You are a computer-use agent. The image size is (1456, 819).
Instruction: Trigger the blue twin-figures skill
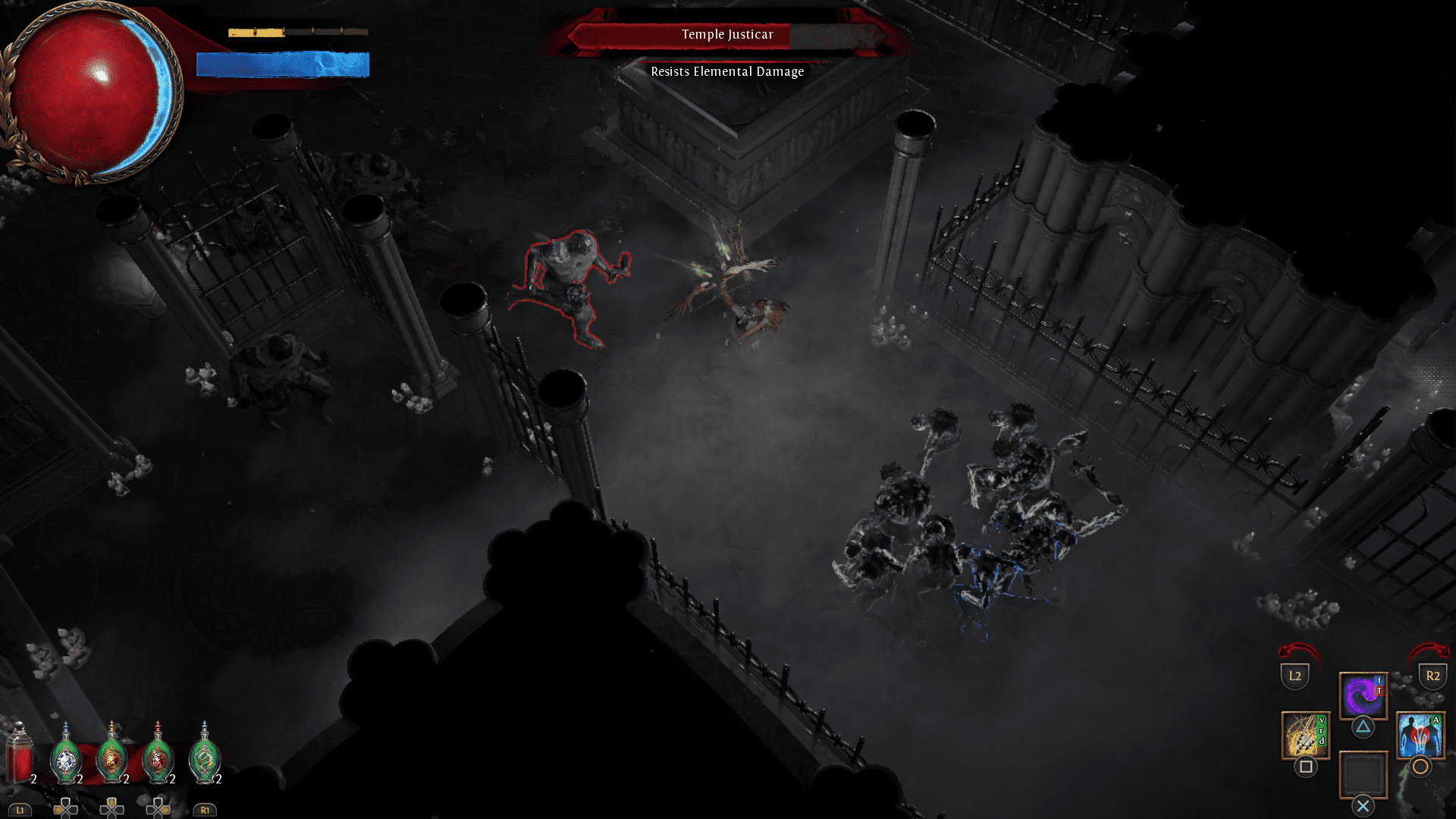coord(1420,735)
